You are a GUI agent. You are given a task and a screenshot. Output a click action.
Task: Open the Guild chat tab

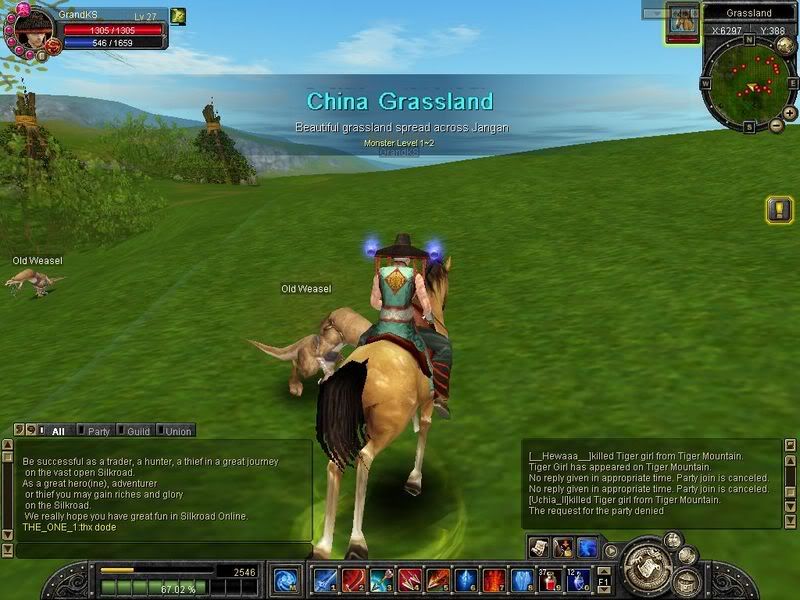tap(138, 431)
